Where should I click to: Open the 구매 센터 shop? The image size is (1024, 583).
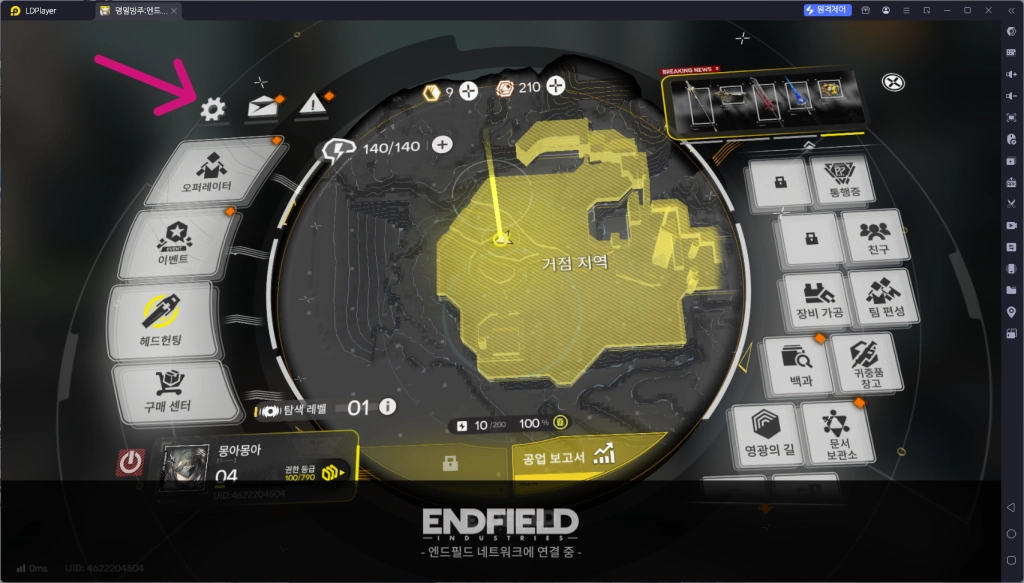pyautogui.click(x=166, y=392)
